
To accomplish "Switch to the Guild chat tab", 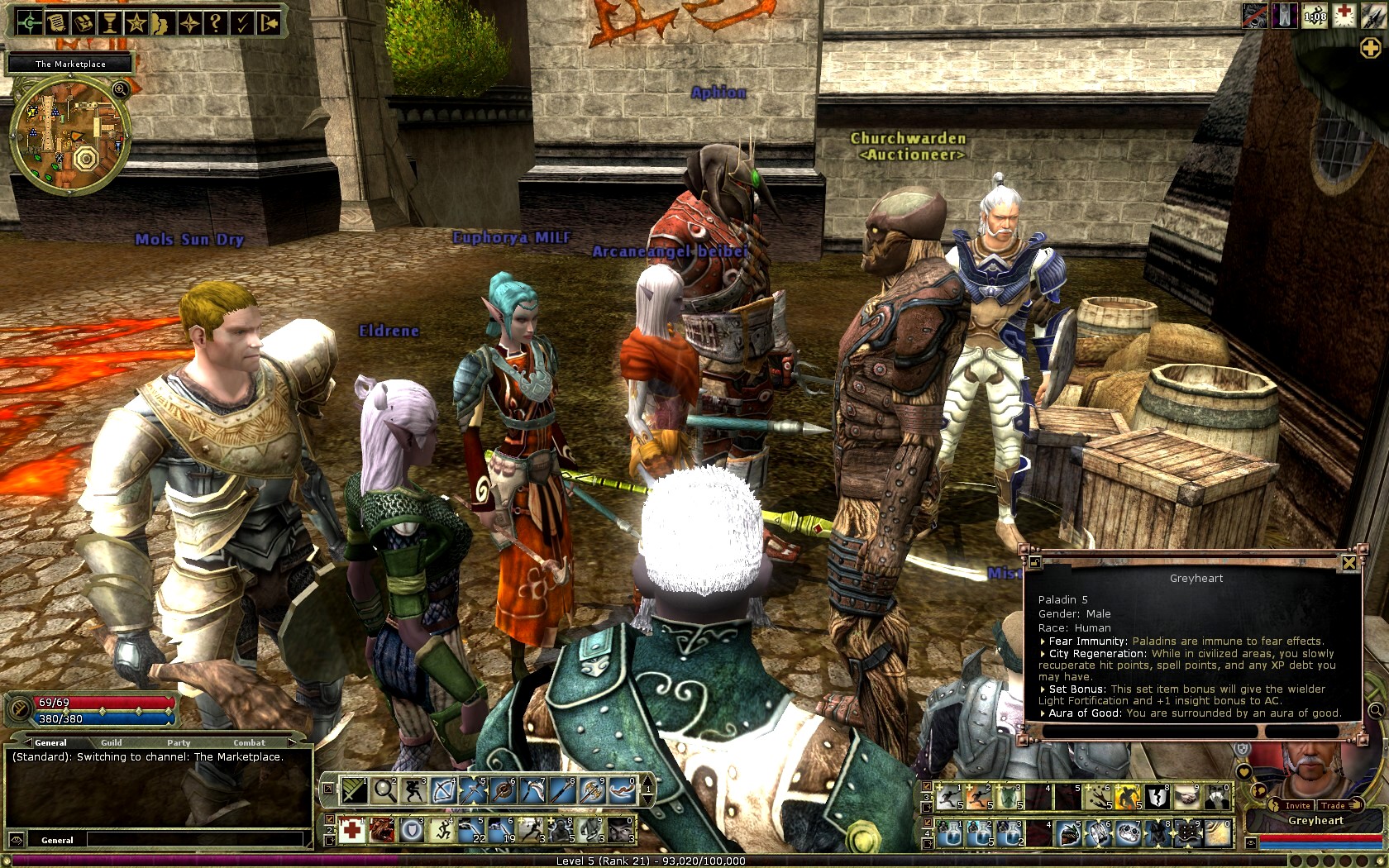I will point(111,742).
